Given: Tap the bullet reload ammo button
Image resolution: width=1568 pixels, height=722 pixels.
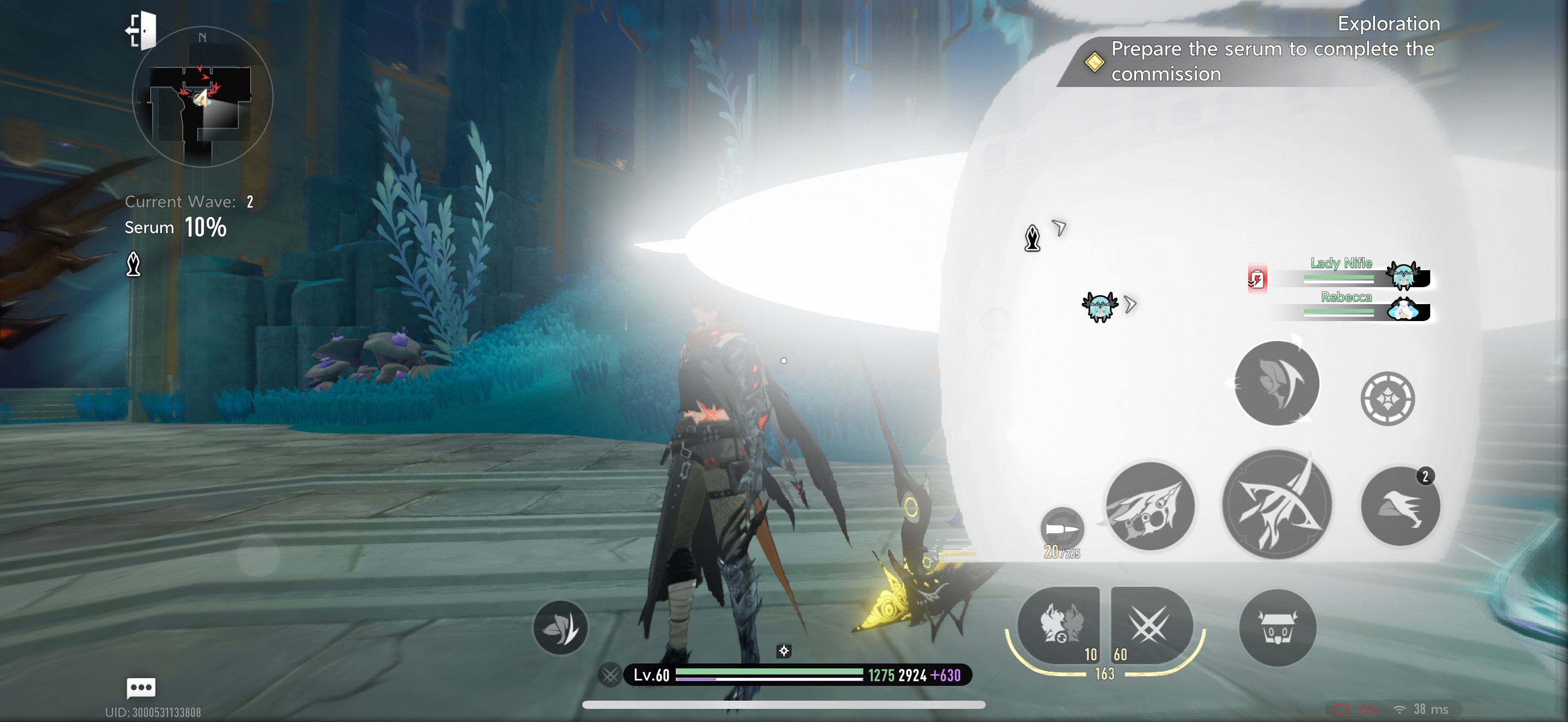Looking at the screenshot, I should click(1062, 528).
